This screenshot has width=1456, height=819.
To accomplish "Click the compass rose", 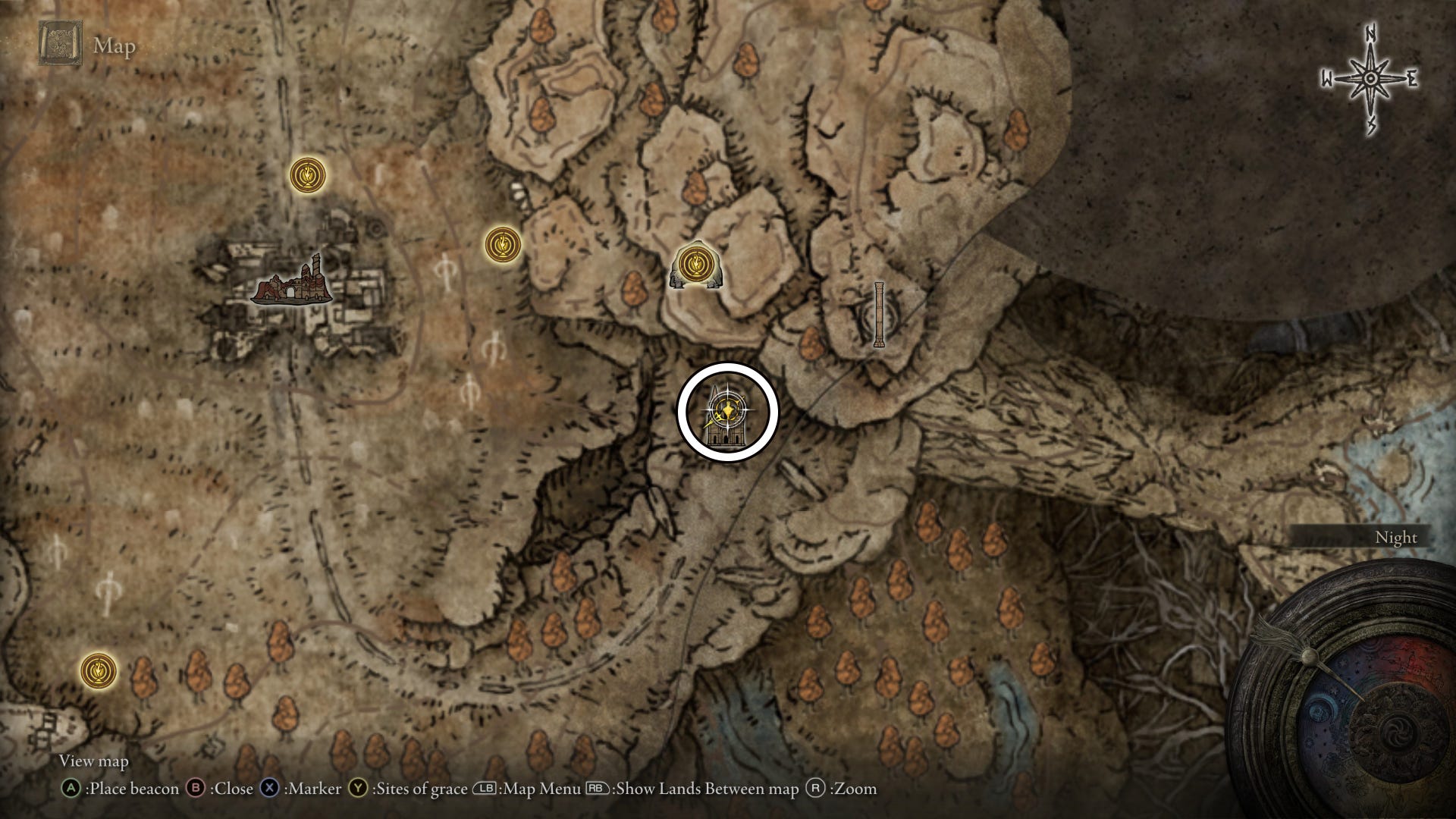I will (x=1370, y=79).
